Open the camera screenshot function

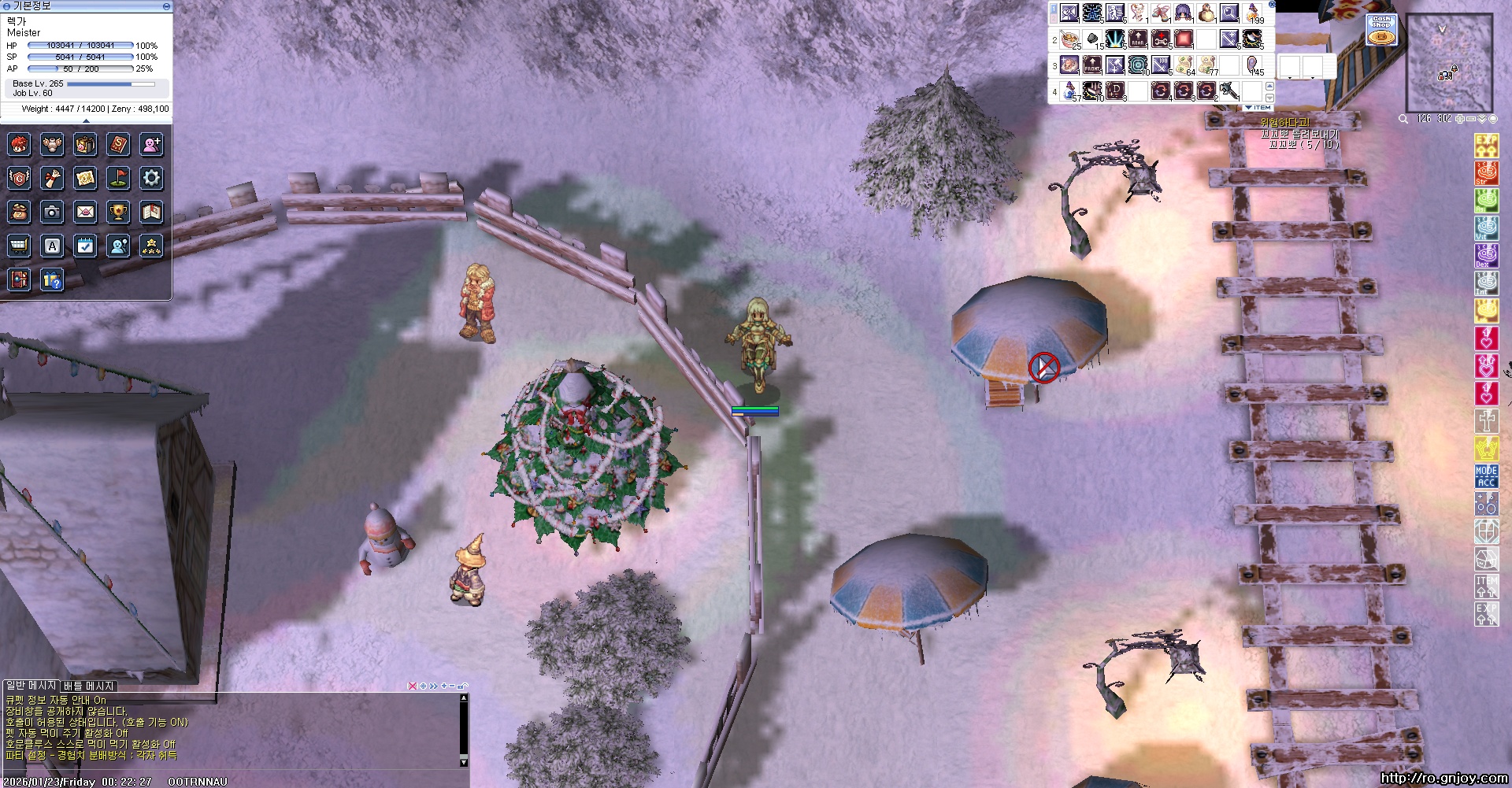pos(52,212)
